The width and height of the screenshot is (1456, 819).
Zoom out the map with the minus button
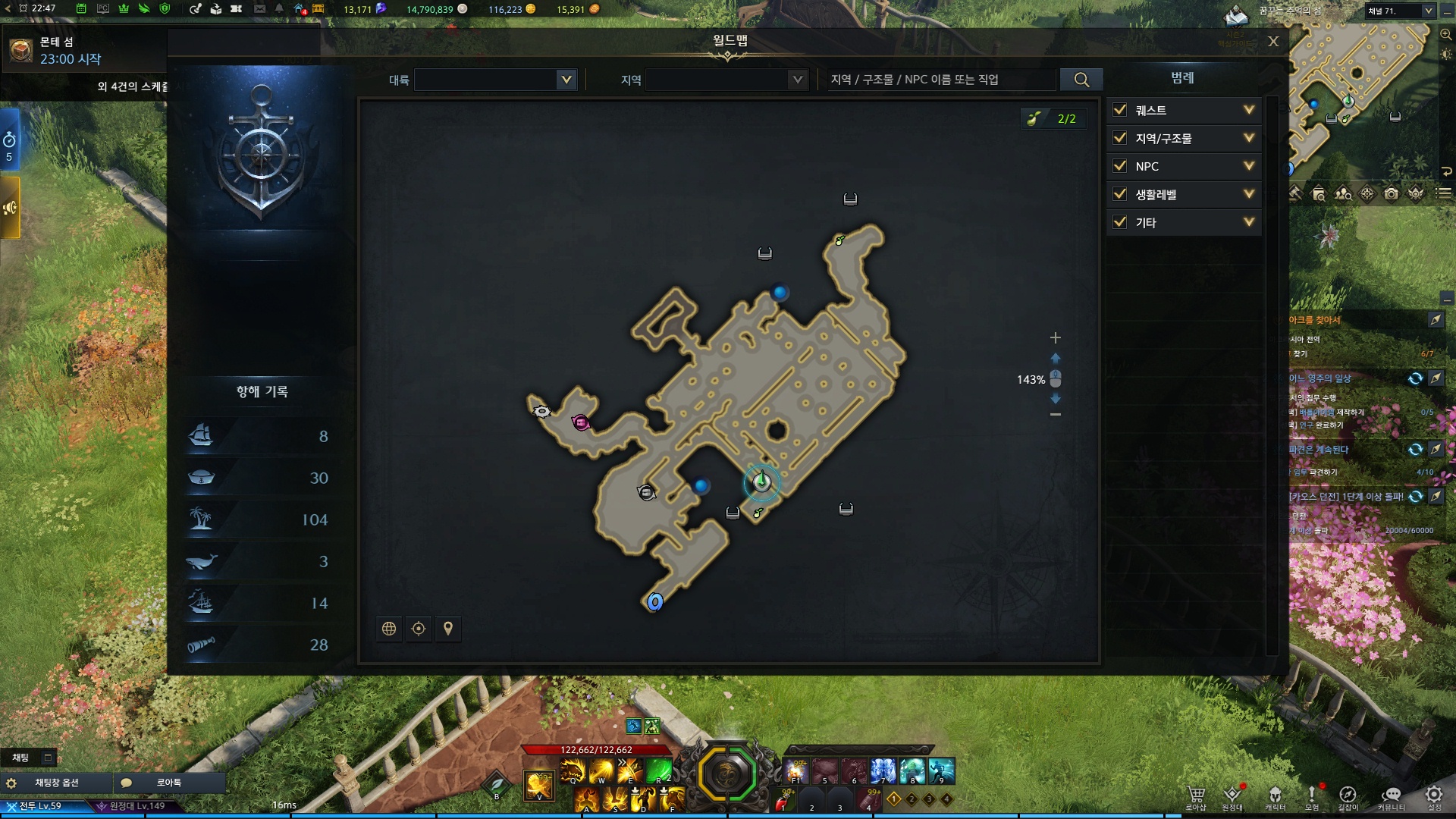(x=1055, y=414)
